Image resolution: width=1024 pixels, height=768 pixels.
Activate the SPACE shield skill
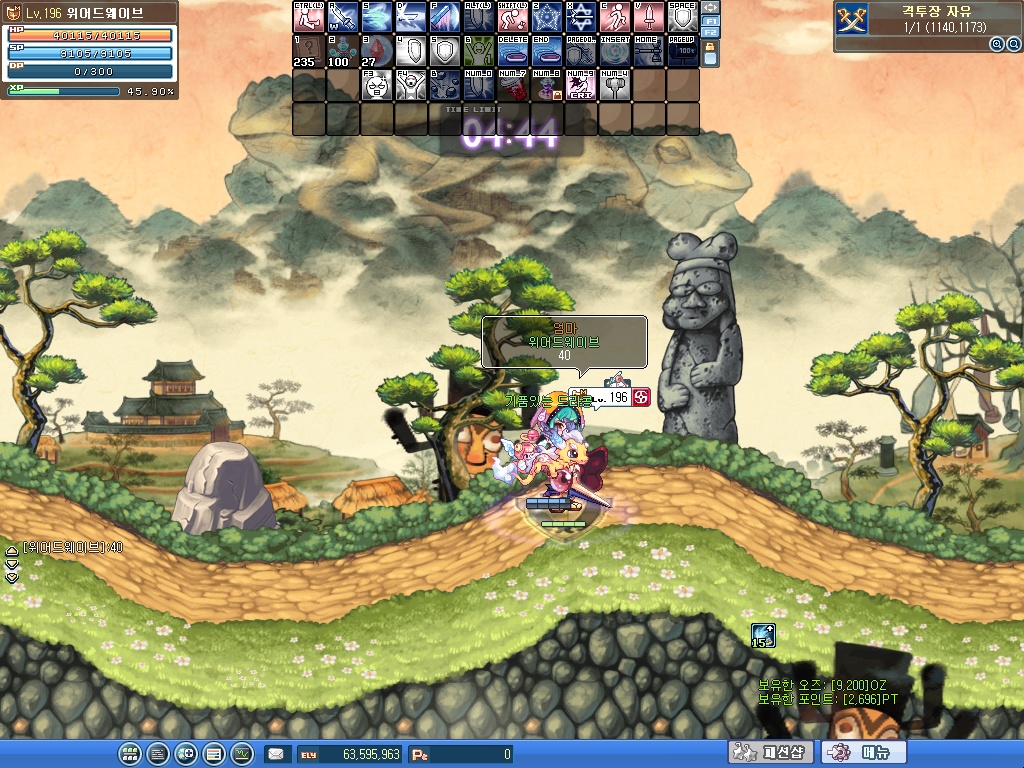coord(682,17)
